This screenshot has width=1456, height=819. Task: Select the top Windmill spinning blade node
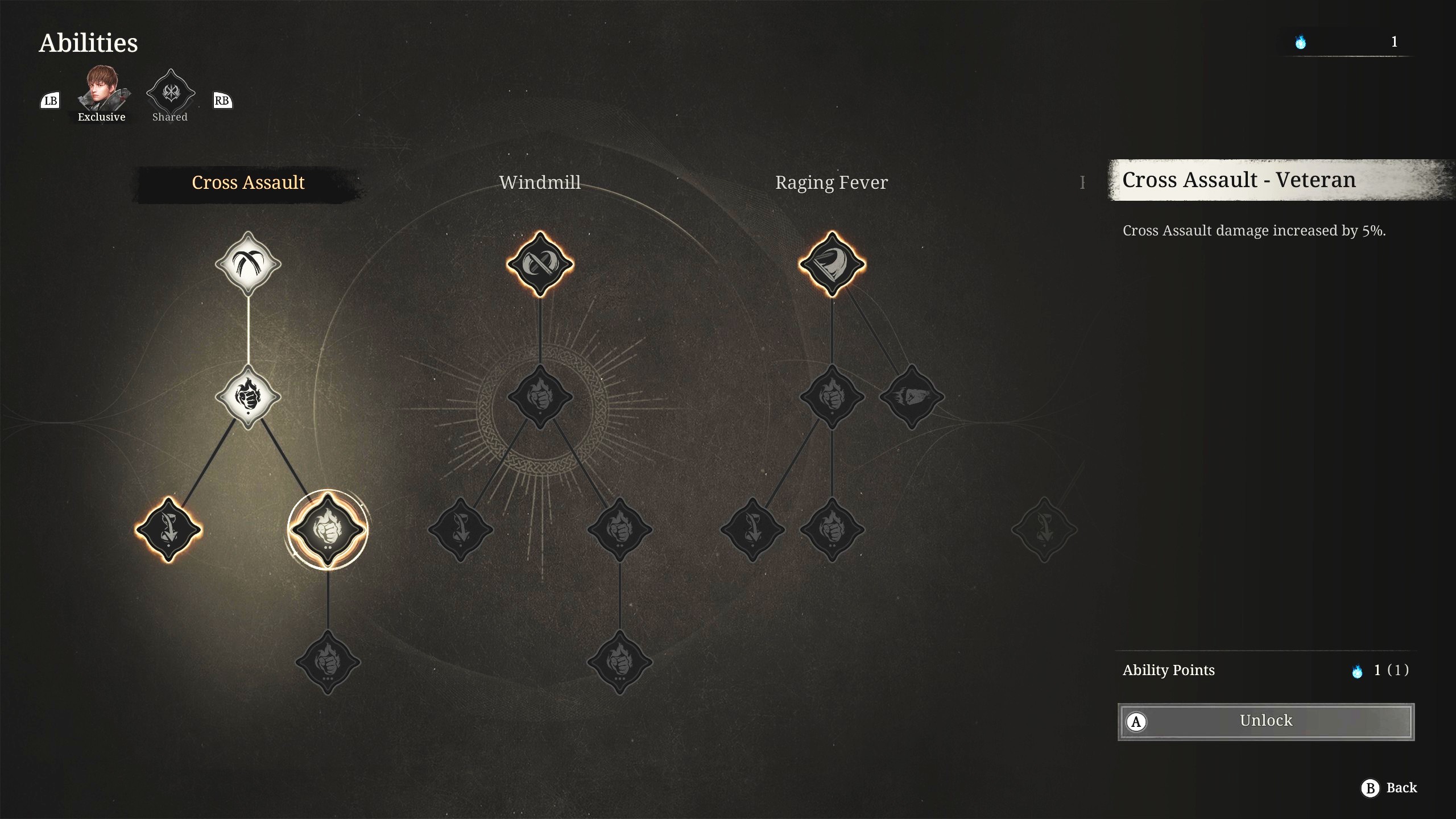pyautogui.click(x=540, y=264)
